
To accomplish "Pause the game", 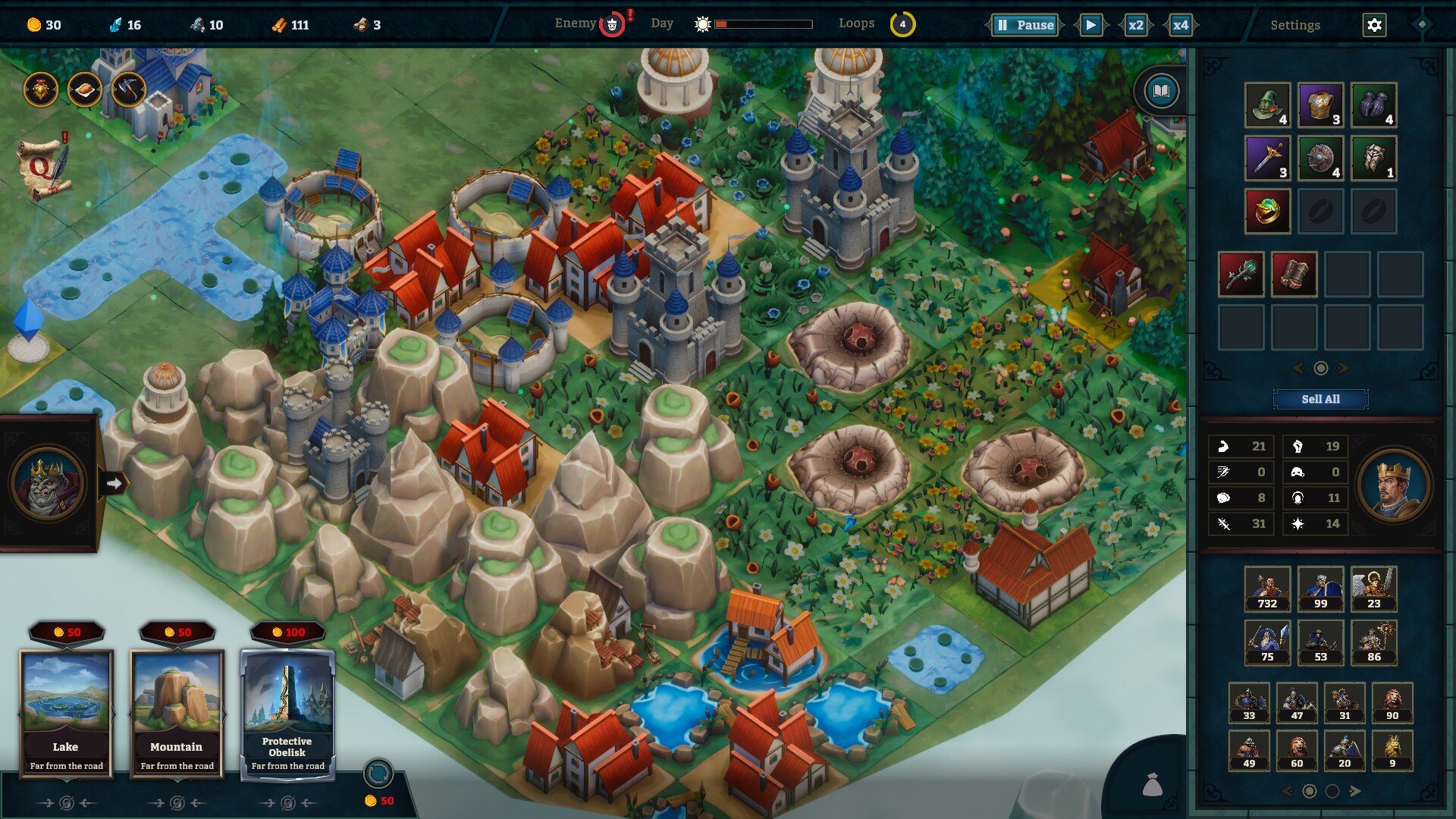I will tap(1025, 25).
